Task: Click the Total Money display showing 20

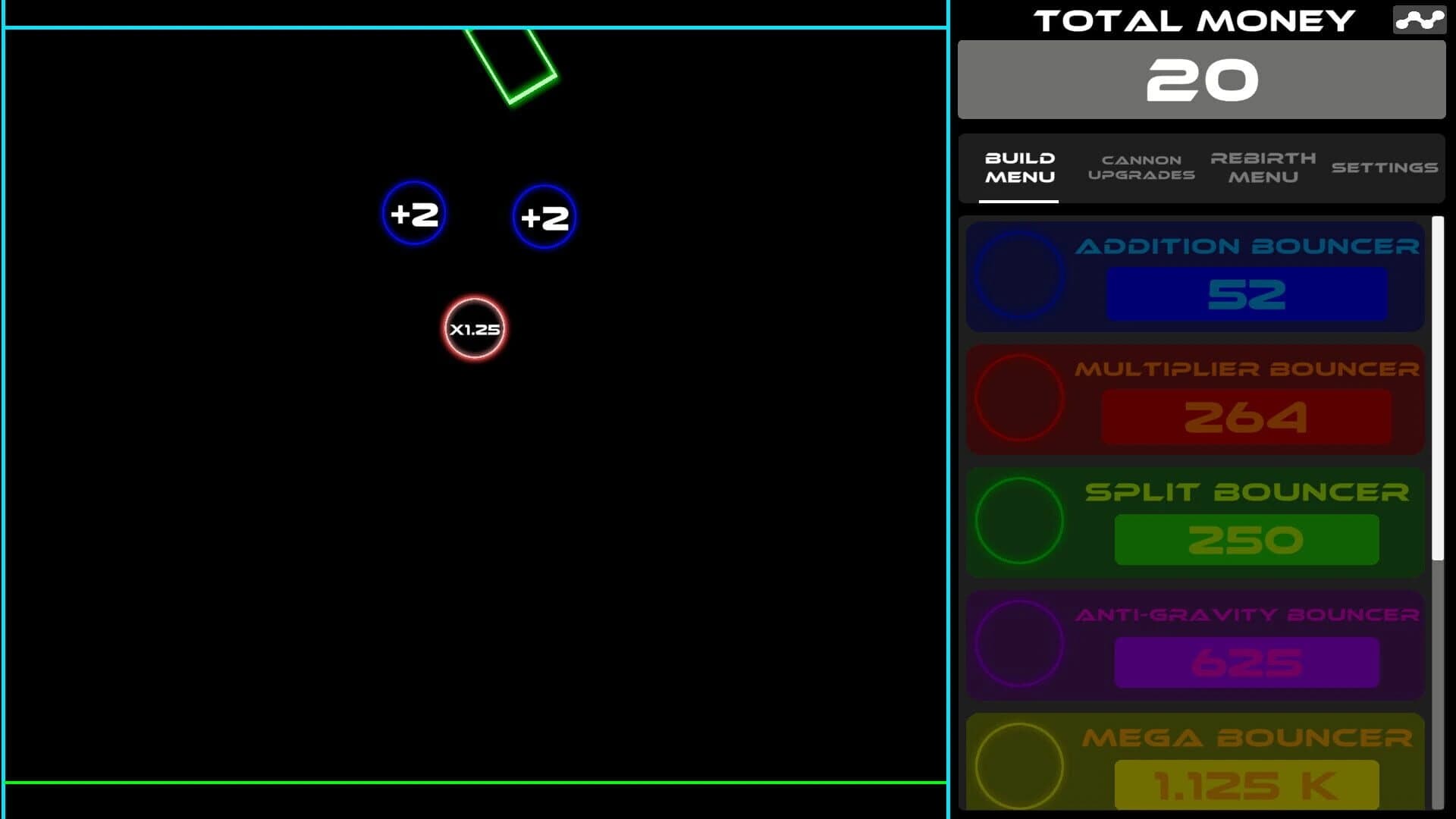Action: pyautogui.click(x=1201, y=78)
